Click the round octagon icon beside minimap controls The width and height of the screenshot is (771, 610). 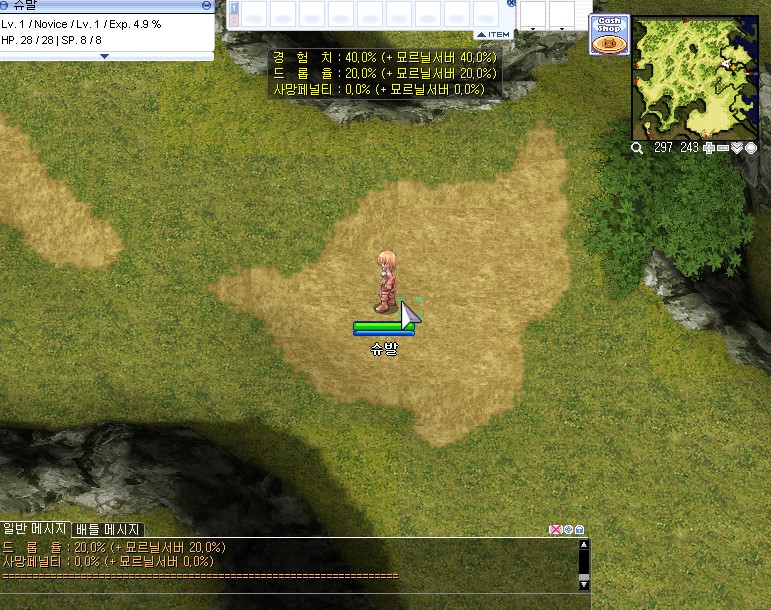click(751, 148)
